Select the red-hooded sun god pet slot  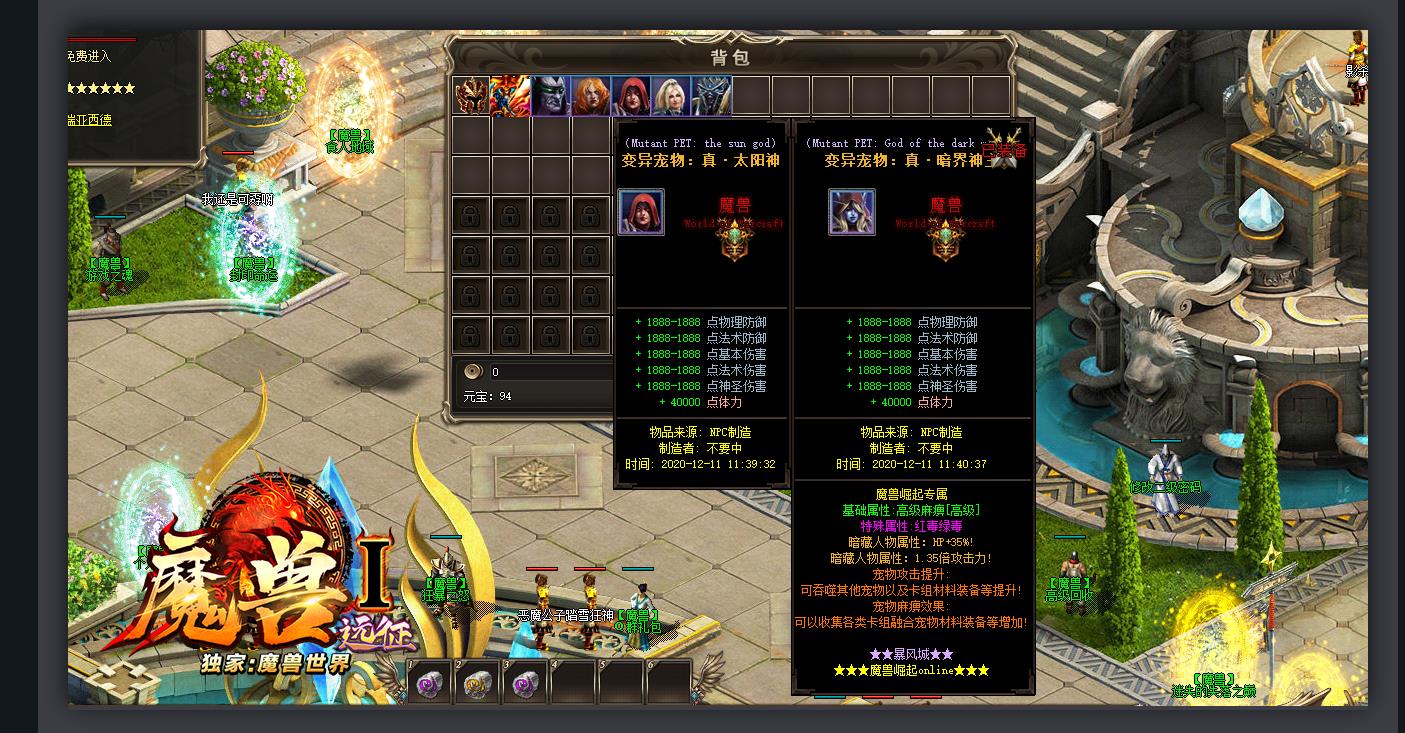point(631,96)
